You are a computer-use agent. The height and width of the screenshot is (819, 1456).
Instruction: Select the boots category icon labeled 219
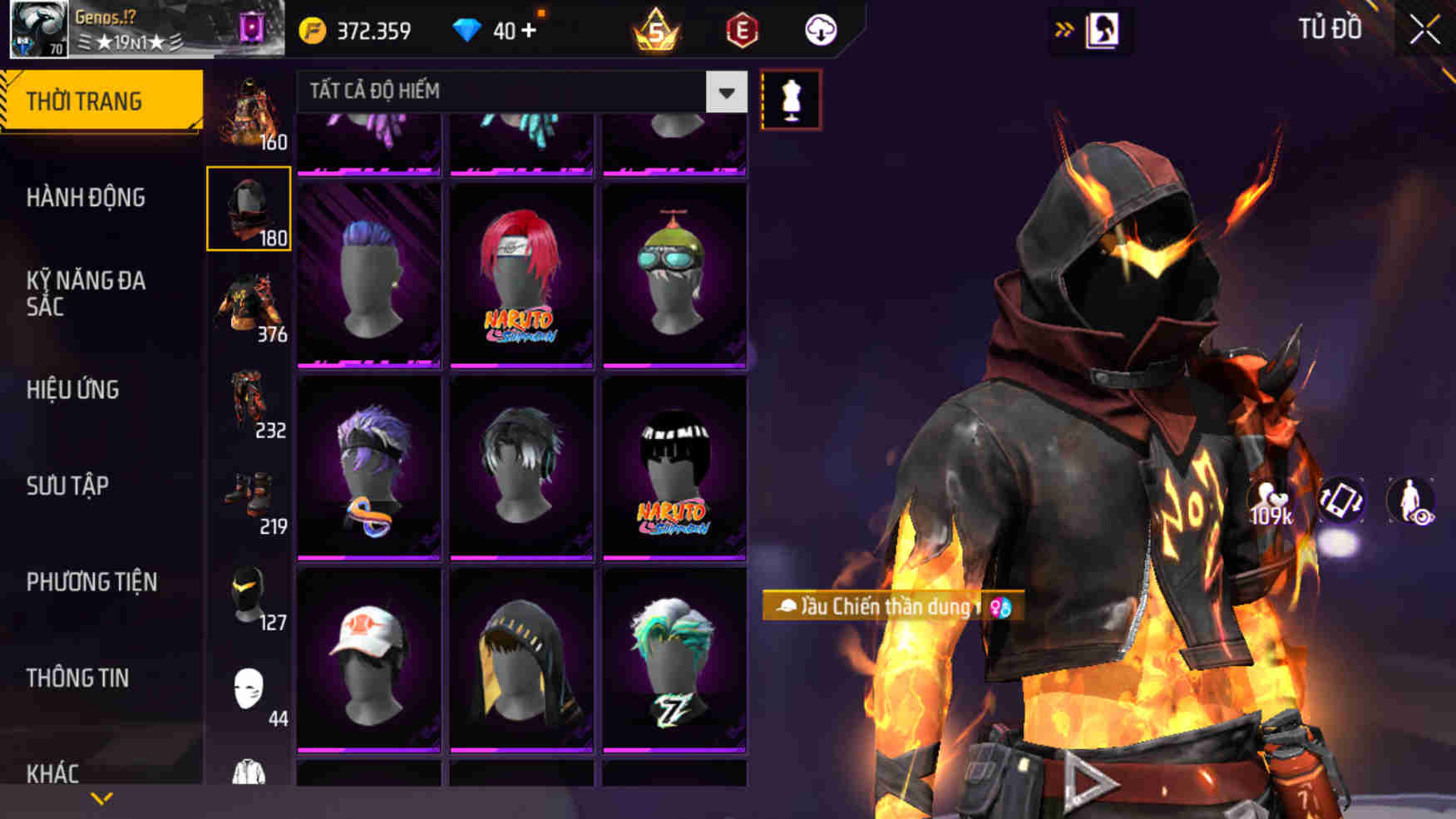click(x=251, y=494)
